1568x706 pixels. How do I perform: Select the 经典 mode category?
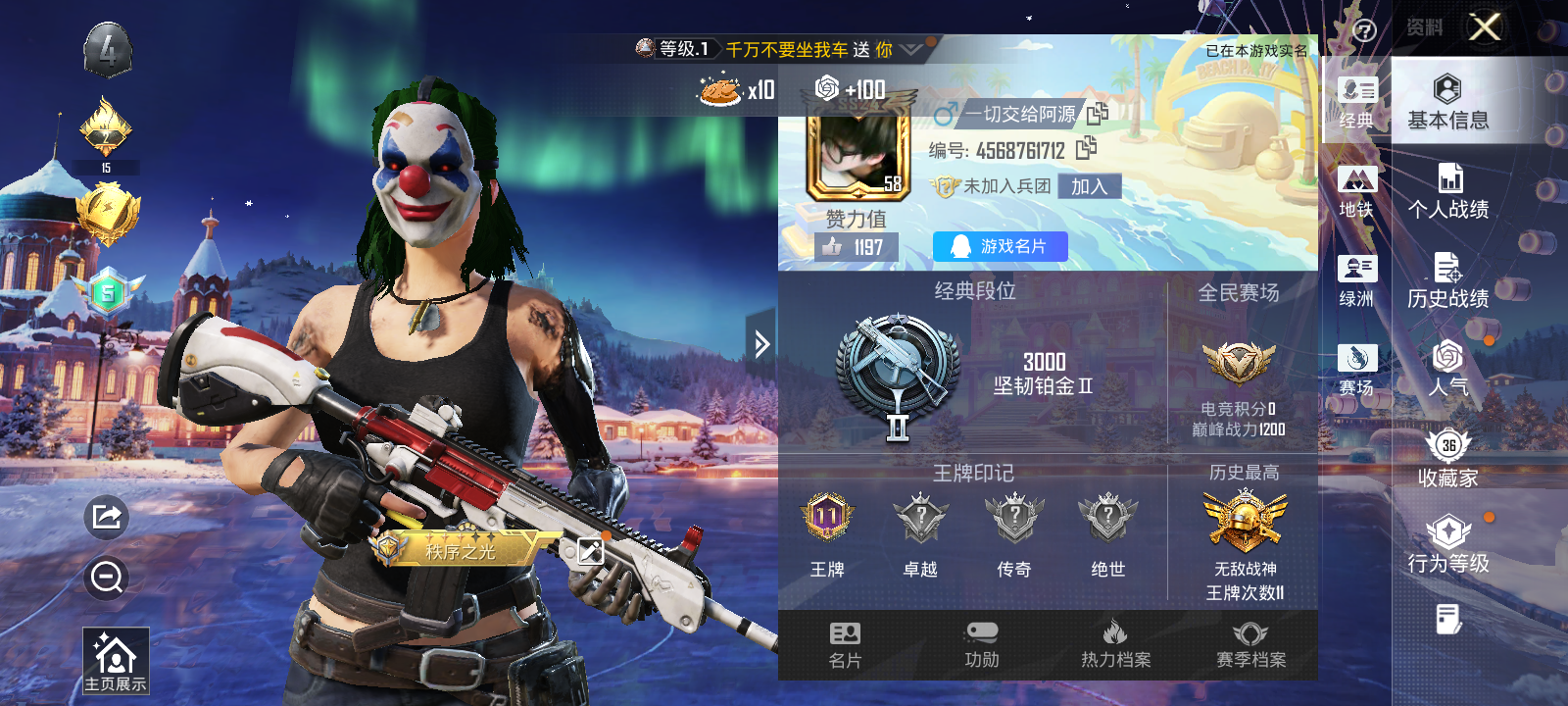point(1357,102)
